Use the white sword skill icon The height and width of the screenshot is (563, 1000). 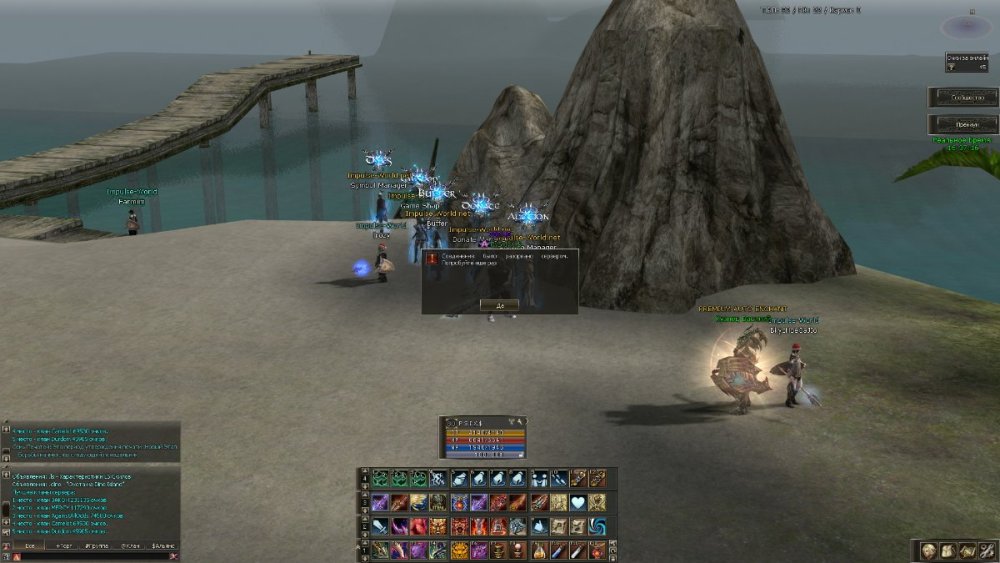click(x=381, y=526)
